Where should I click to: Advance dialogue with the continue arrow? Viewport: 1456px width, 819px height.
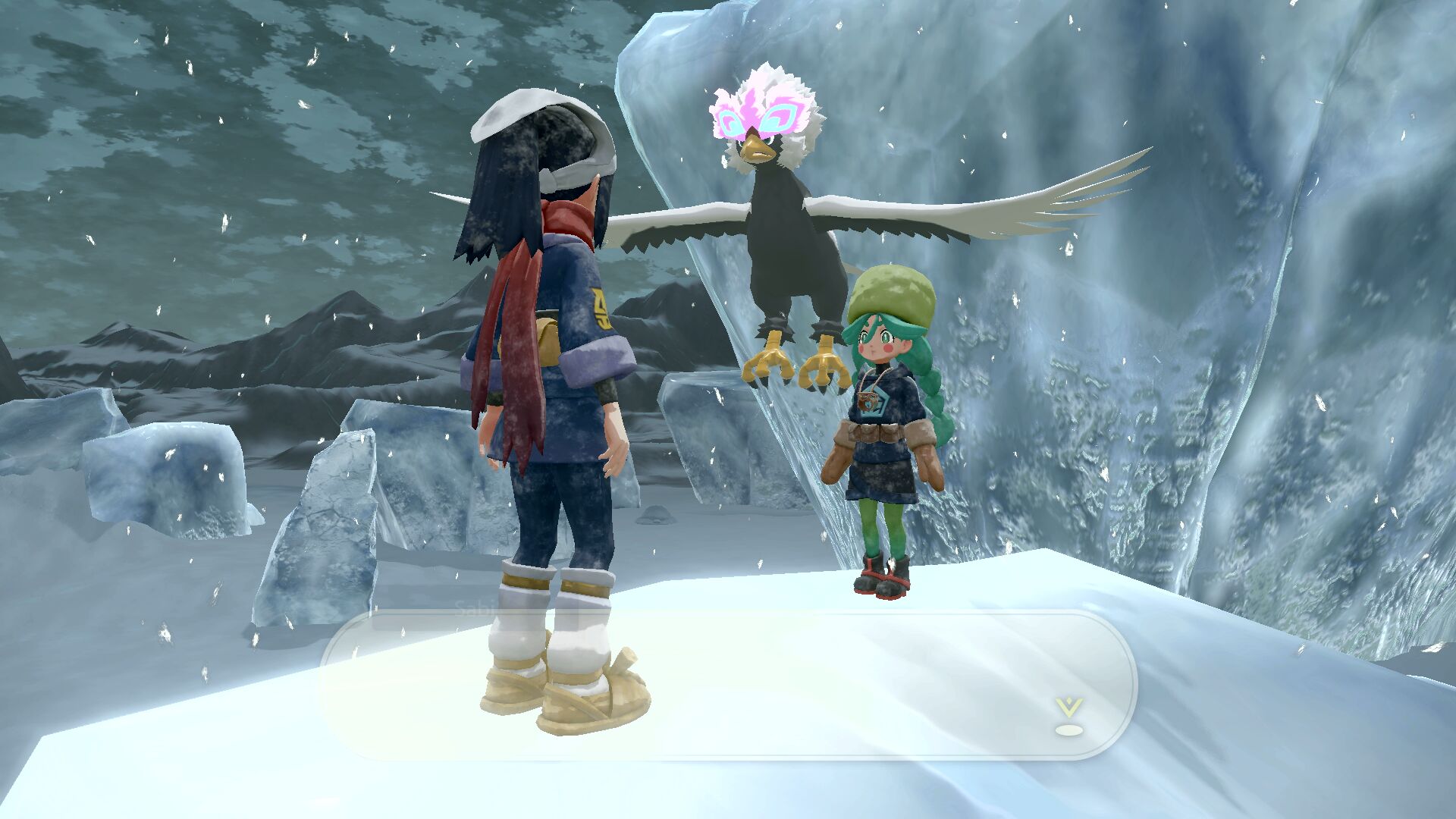(1068, 716)
